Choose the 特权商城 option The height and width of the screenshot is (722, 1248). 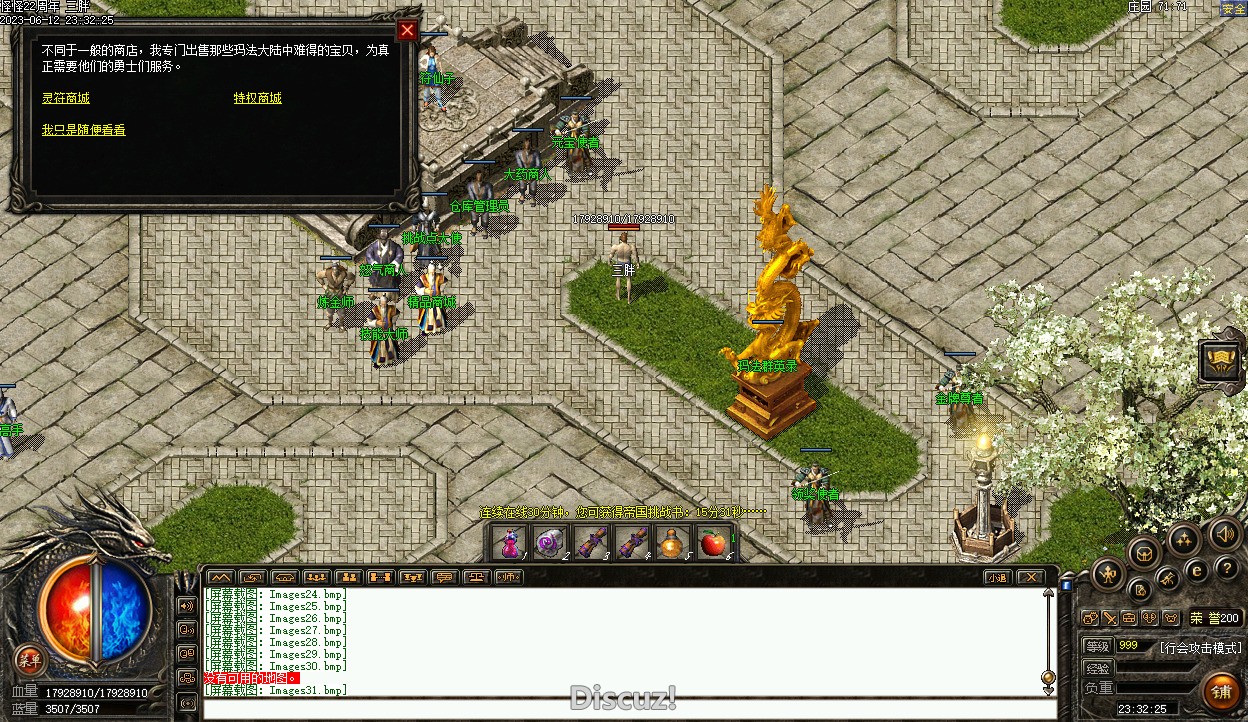pos(258,98)
